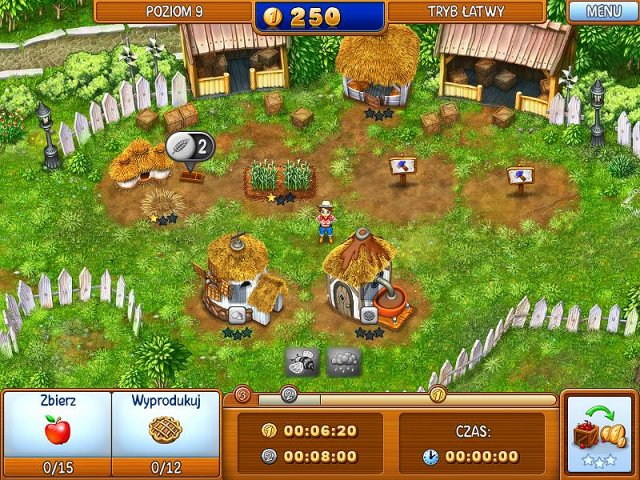This screenshot has width=640, height=480.
Task: Collect the wheat bubble showing 2
Action: [x=190, y=146]
